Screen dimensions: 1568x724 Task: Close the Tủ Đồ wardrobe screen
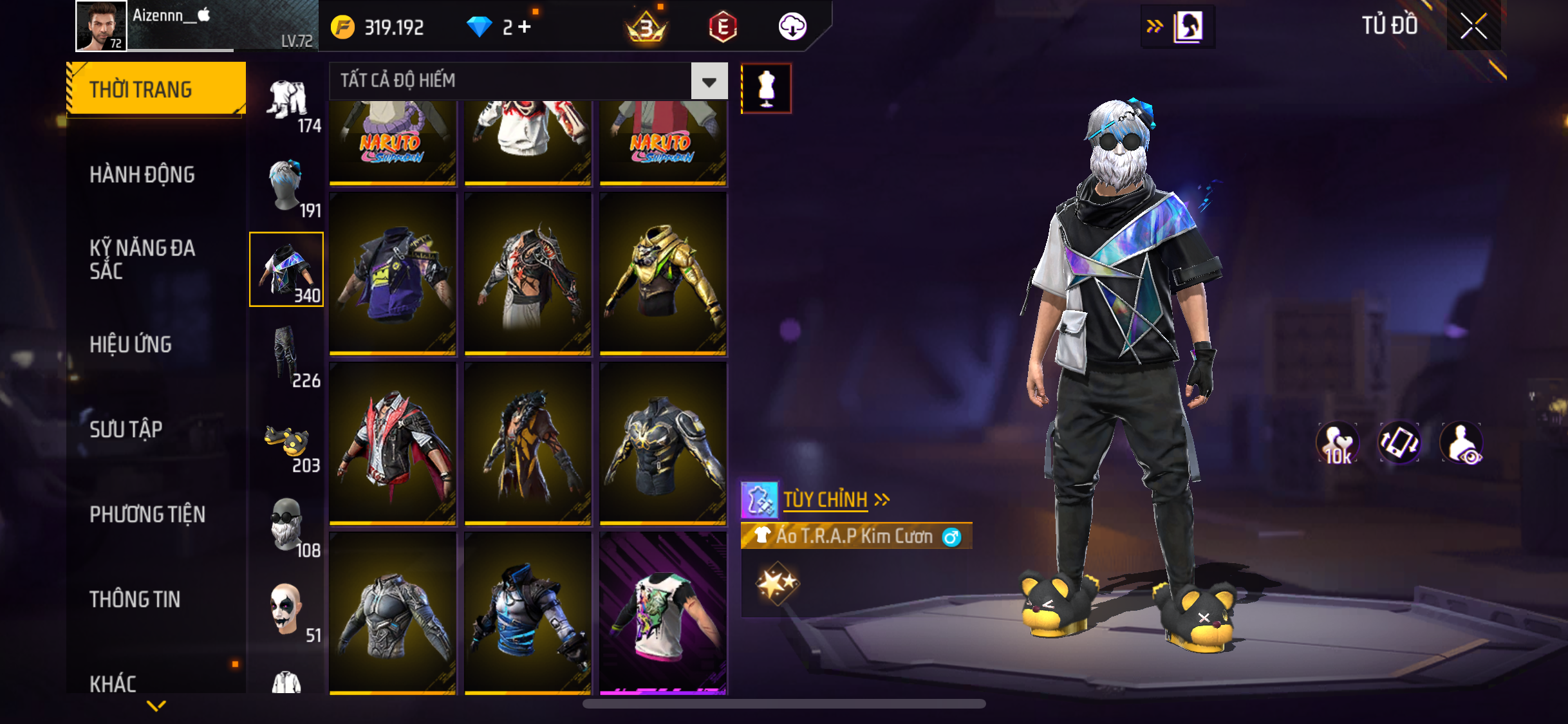(1473, 26)
